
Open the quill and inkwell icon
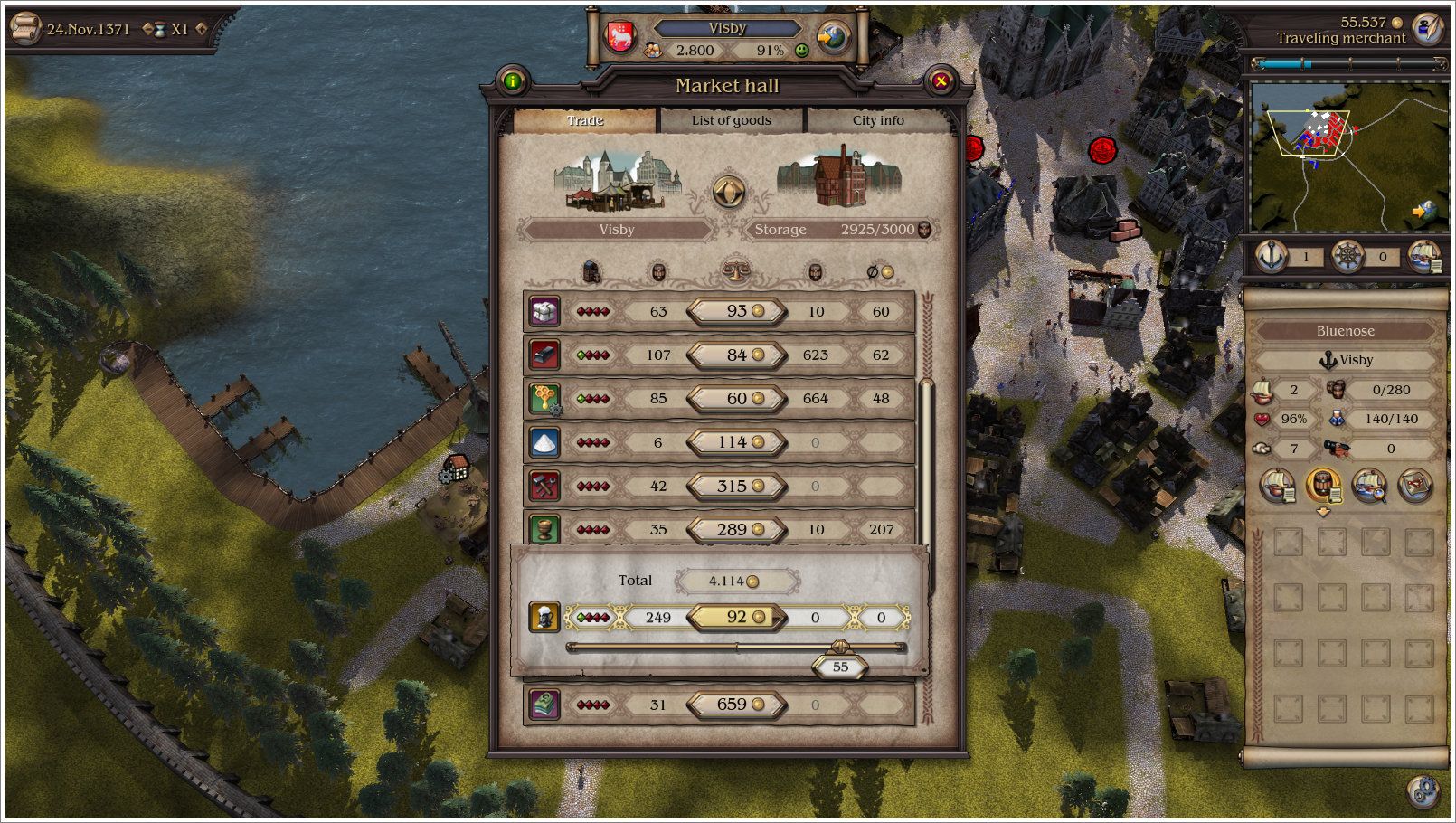point(1429,29)
